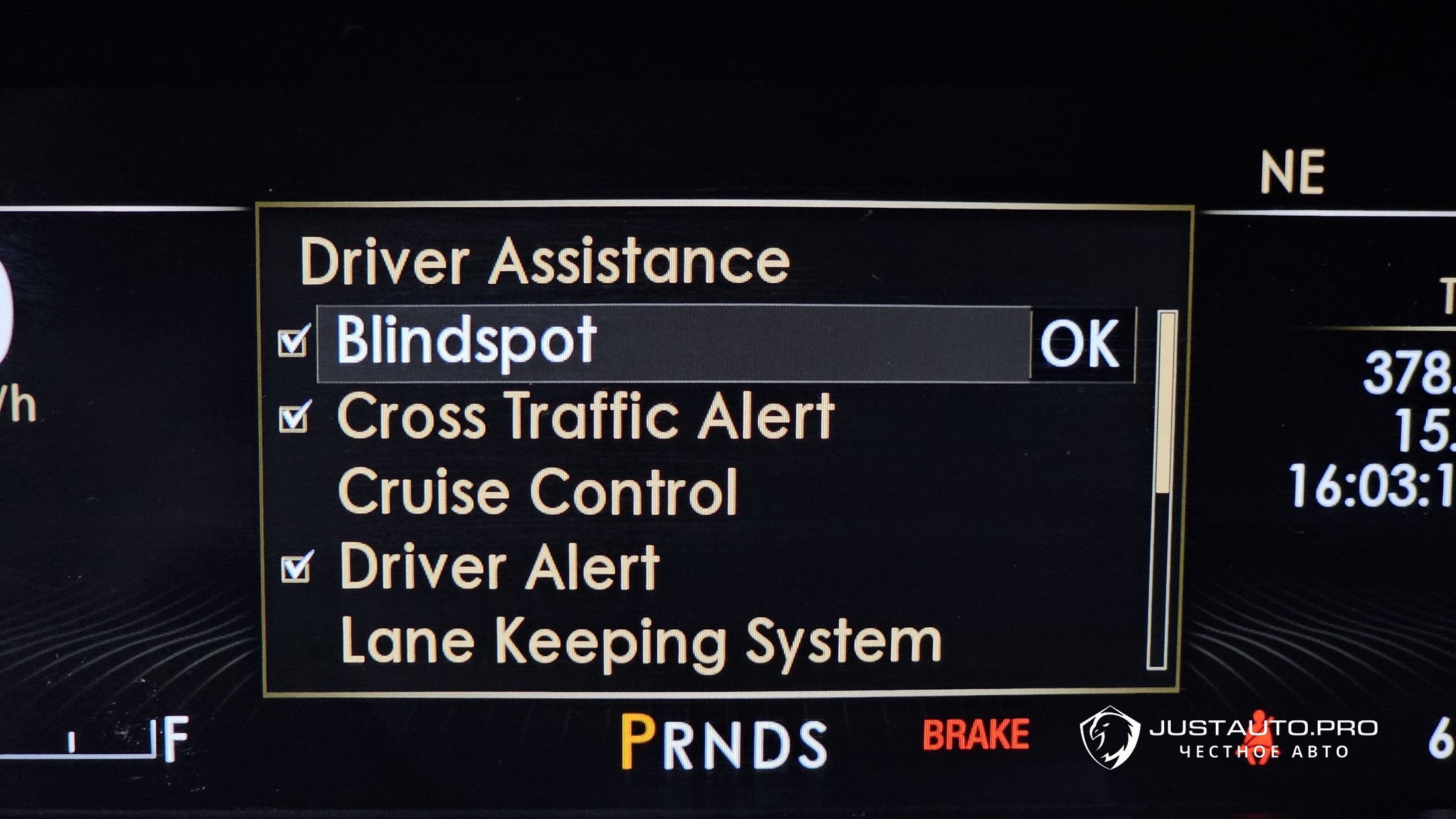Open the Cruise Control submenu
The image size is (1456, 819).
(537, 492)
